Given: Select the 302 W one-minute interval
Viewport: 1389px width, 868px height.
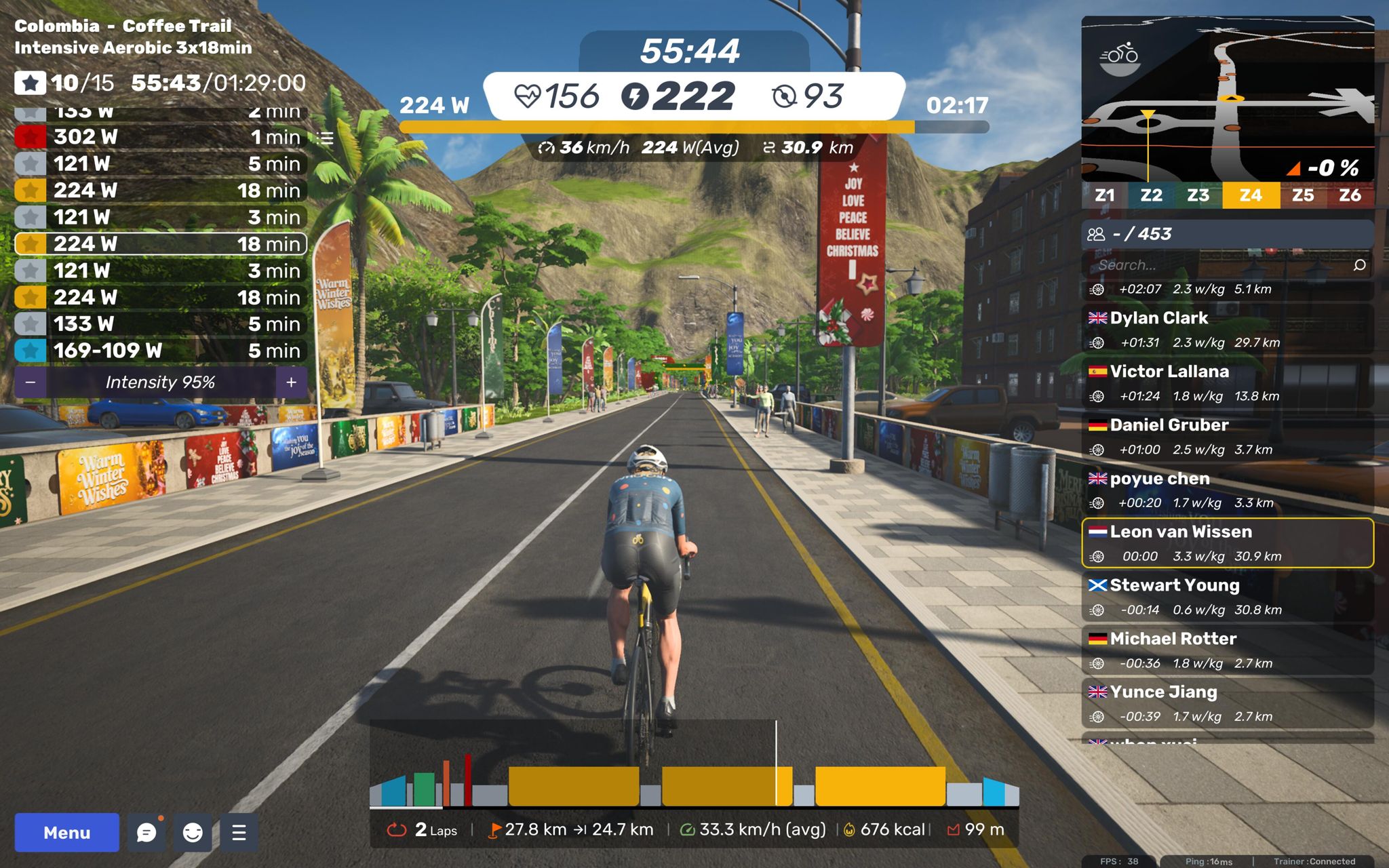Looking at the screenshot, I should coord(160,137).
